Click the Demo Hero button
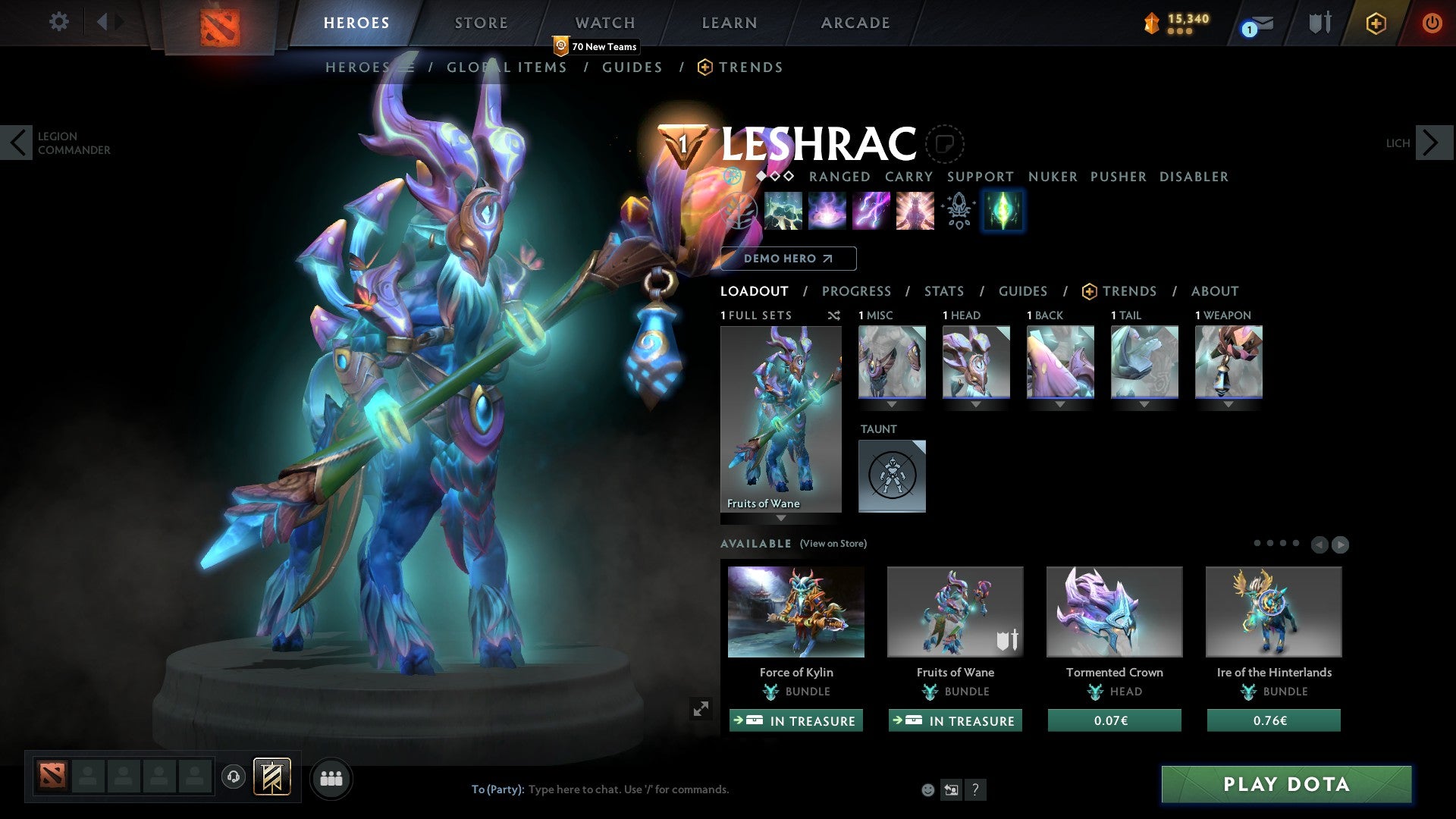Viewport: 1456px width, 819px height. (x=786, y=259)
